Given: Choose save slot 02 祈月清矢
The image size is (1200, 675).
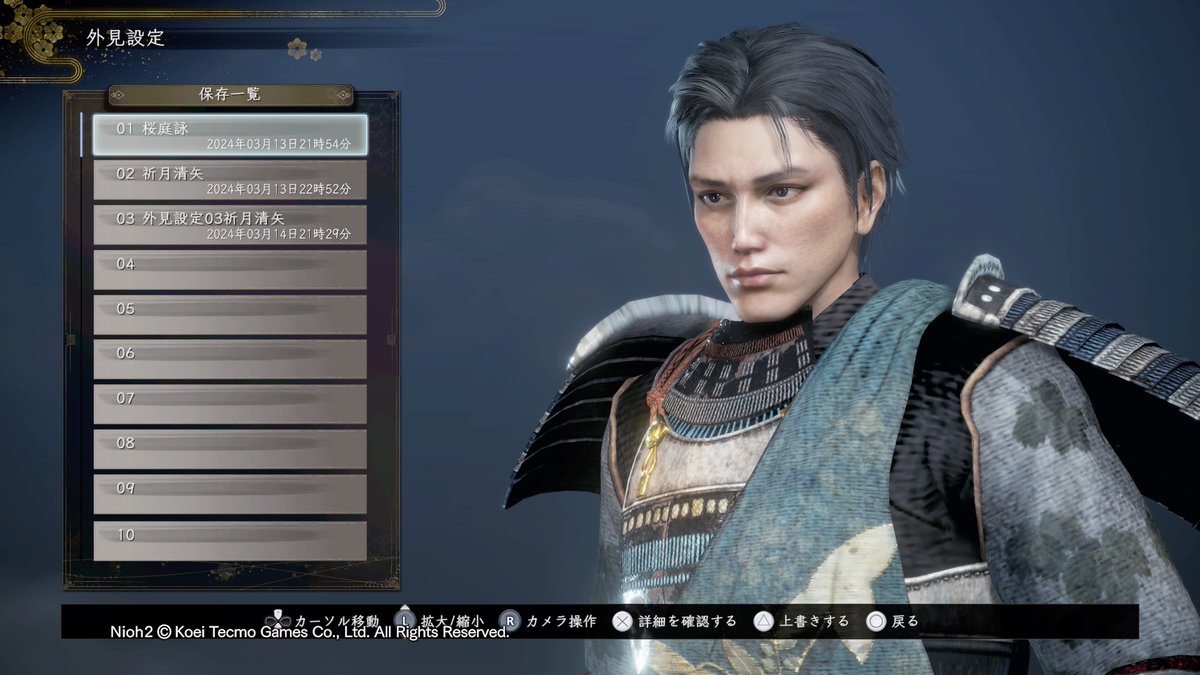Looking at the screenshot, I should coord(230,180).
